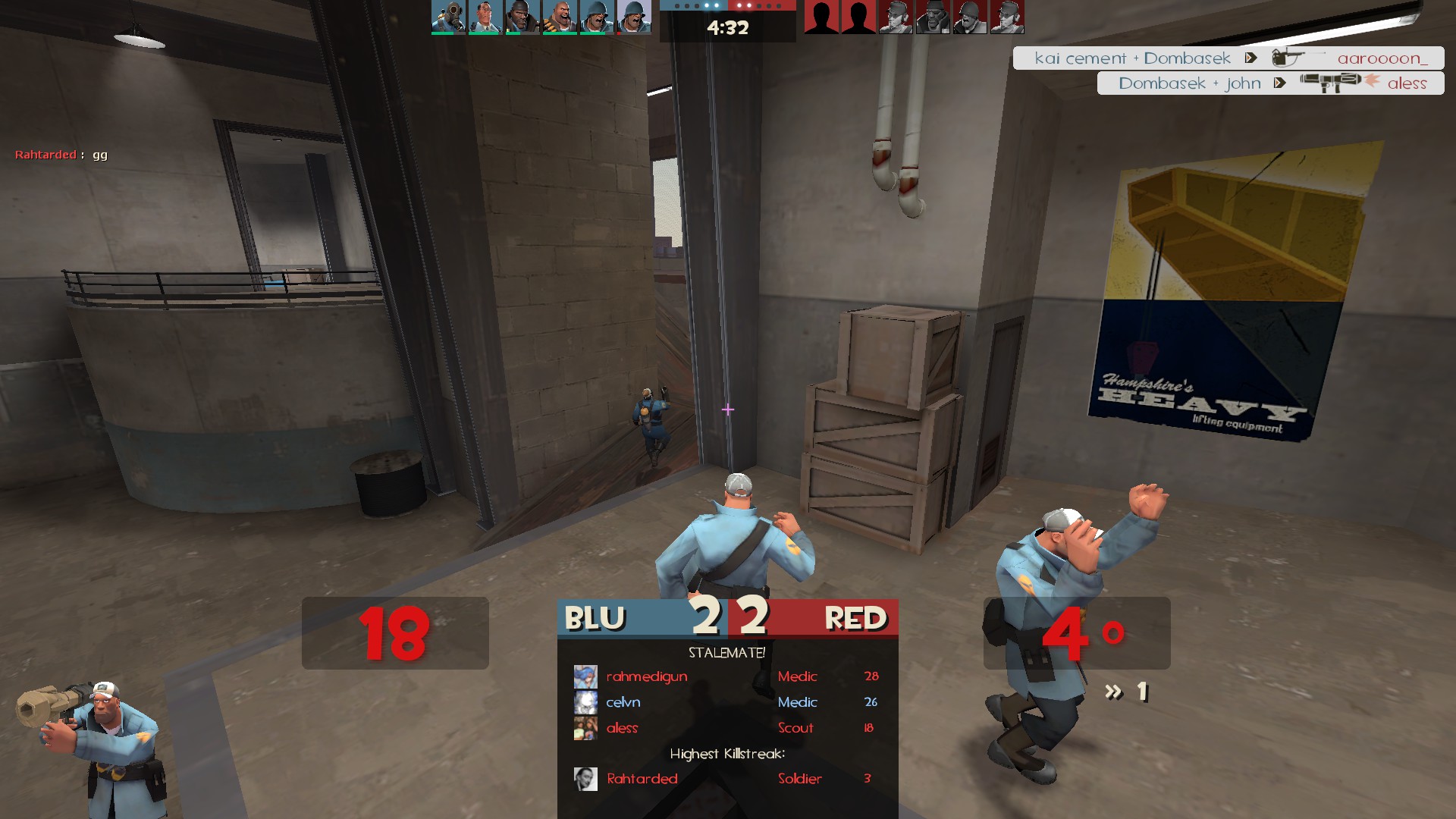Click celvn's Medic row in the summary

726,702
